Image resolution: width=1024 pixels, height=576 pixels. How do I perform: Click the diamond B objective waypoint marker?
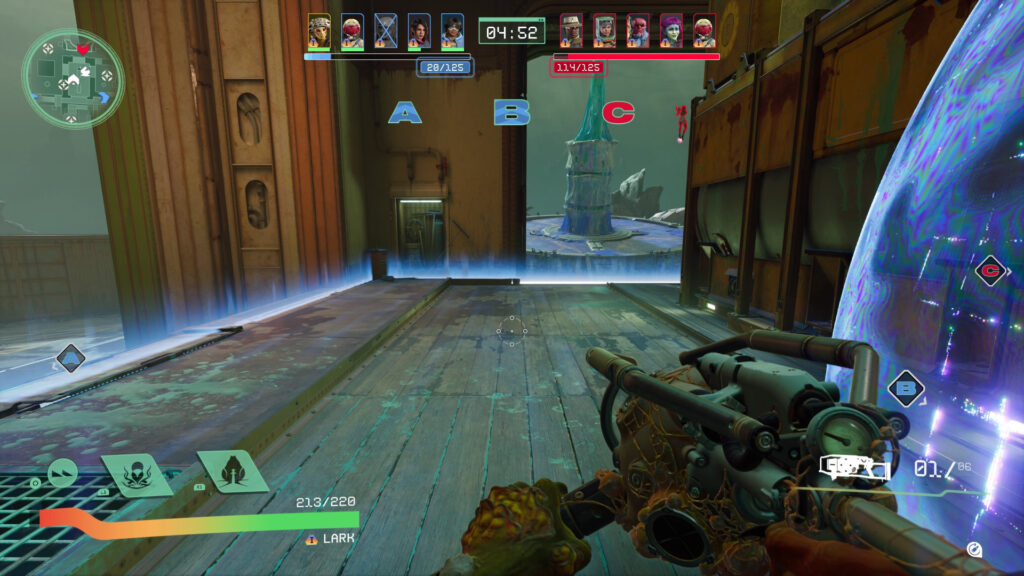click(906, 387)
